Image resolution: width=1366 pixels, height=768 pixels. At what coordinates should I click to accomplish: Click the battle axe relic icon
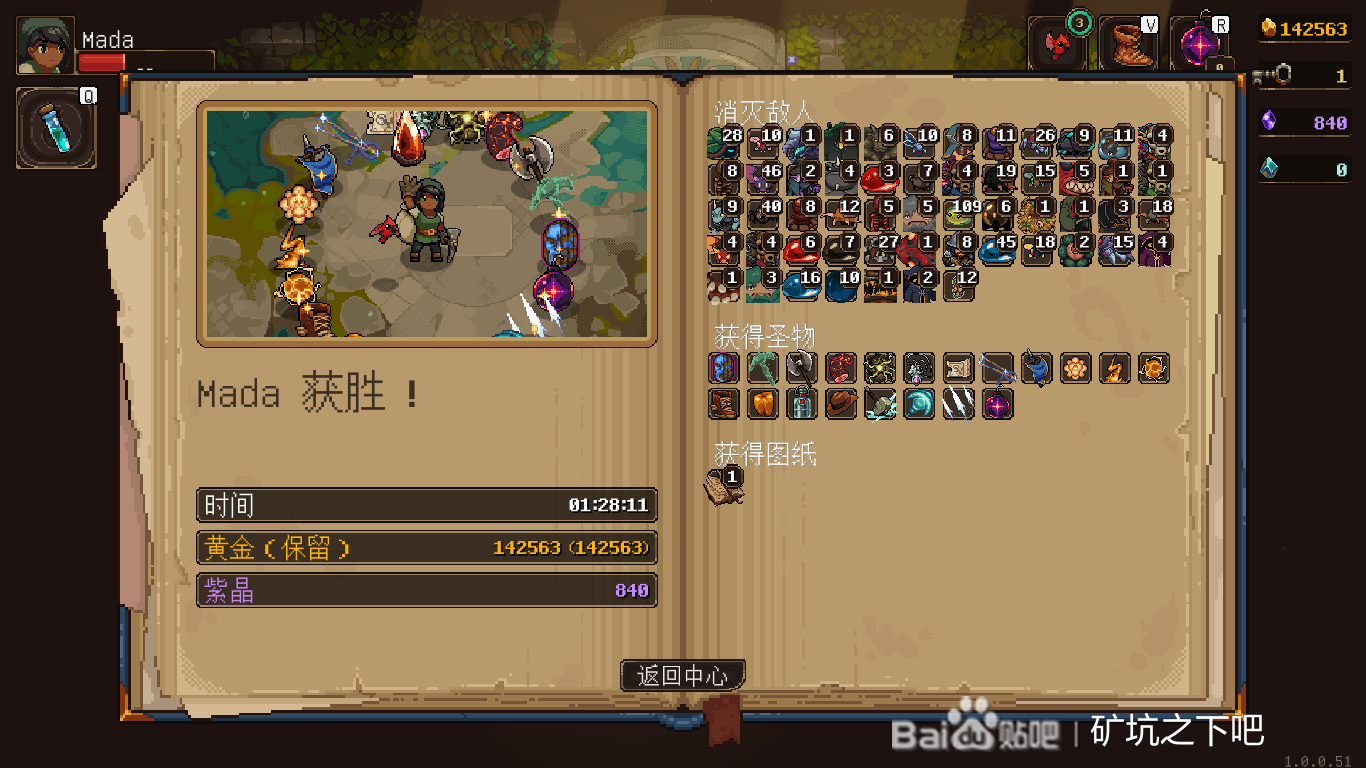pos(800,367)
